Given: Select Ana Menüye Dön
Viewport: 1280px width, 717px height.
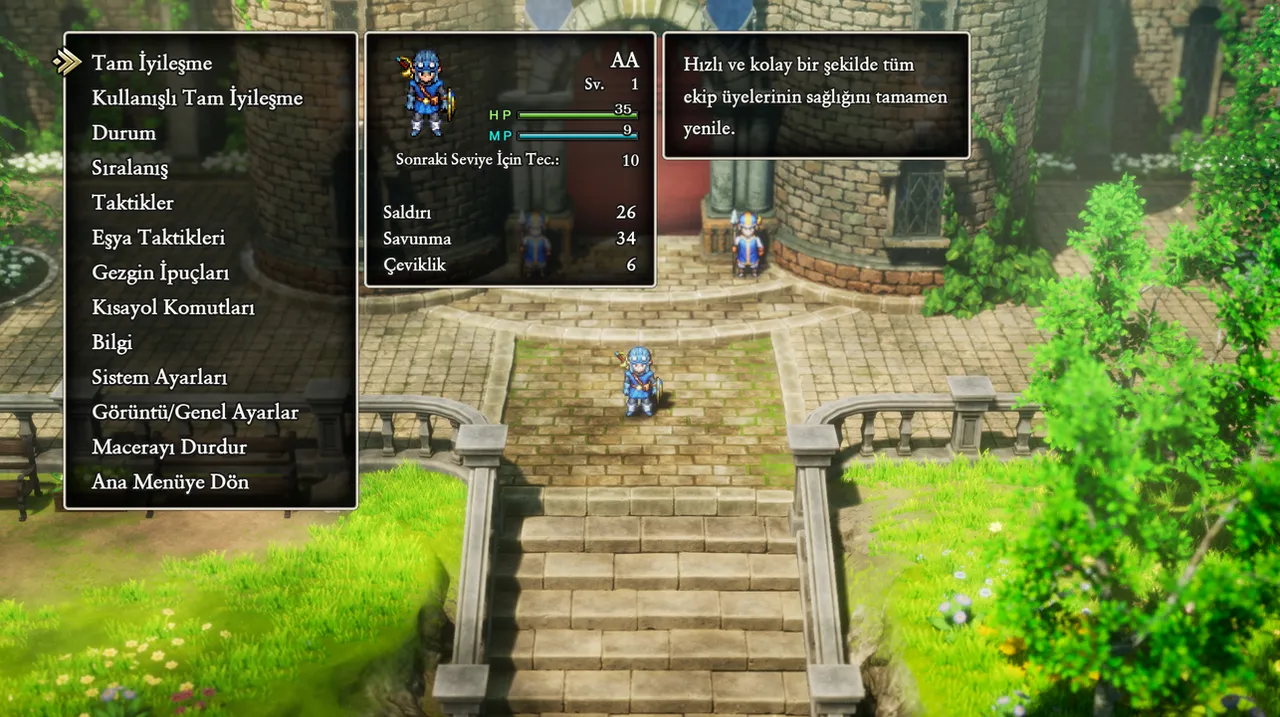Looking at the screenshot, I should (170, 482).
